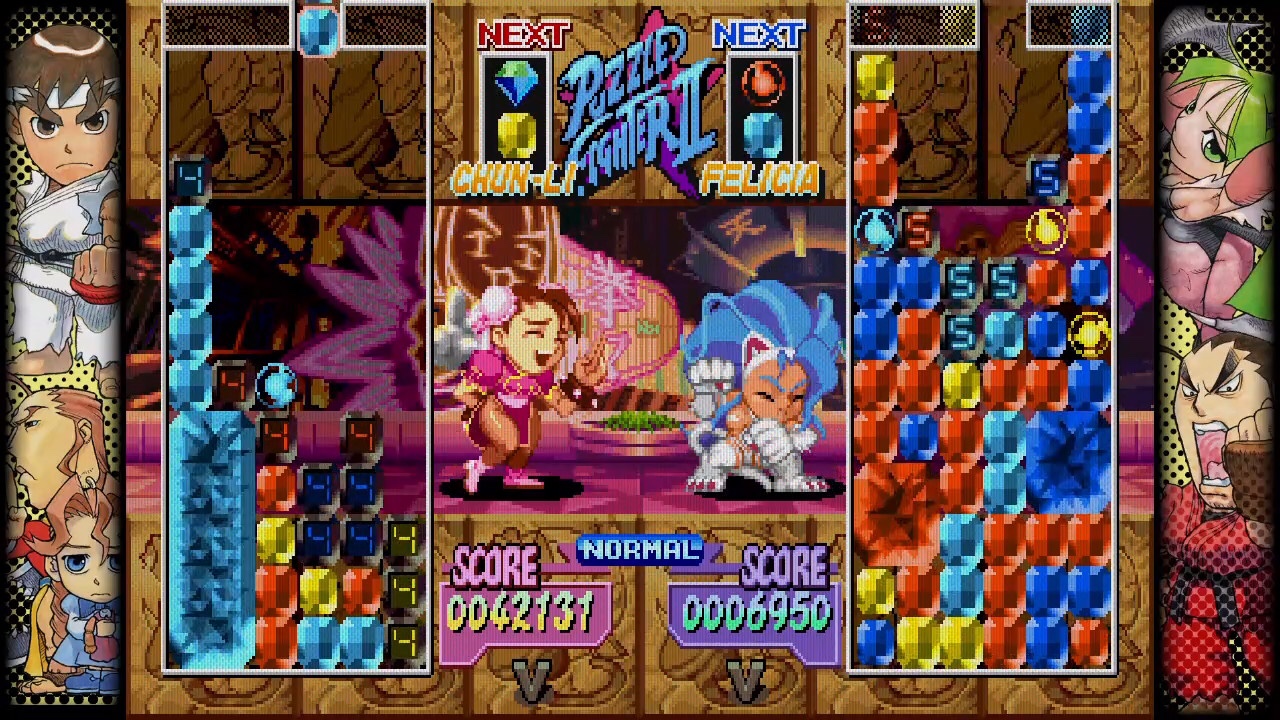Select the red Crash Gem in Felicia's NEXT preview

point(762,84)
